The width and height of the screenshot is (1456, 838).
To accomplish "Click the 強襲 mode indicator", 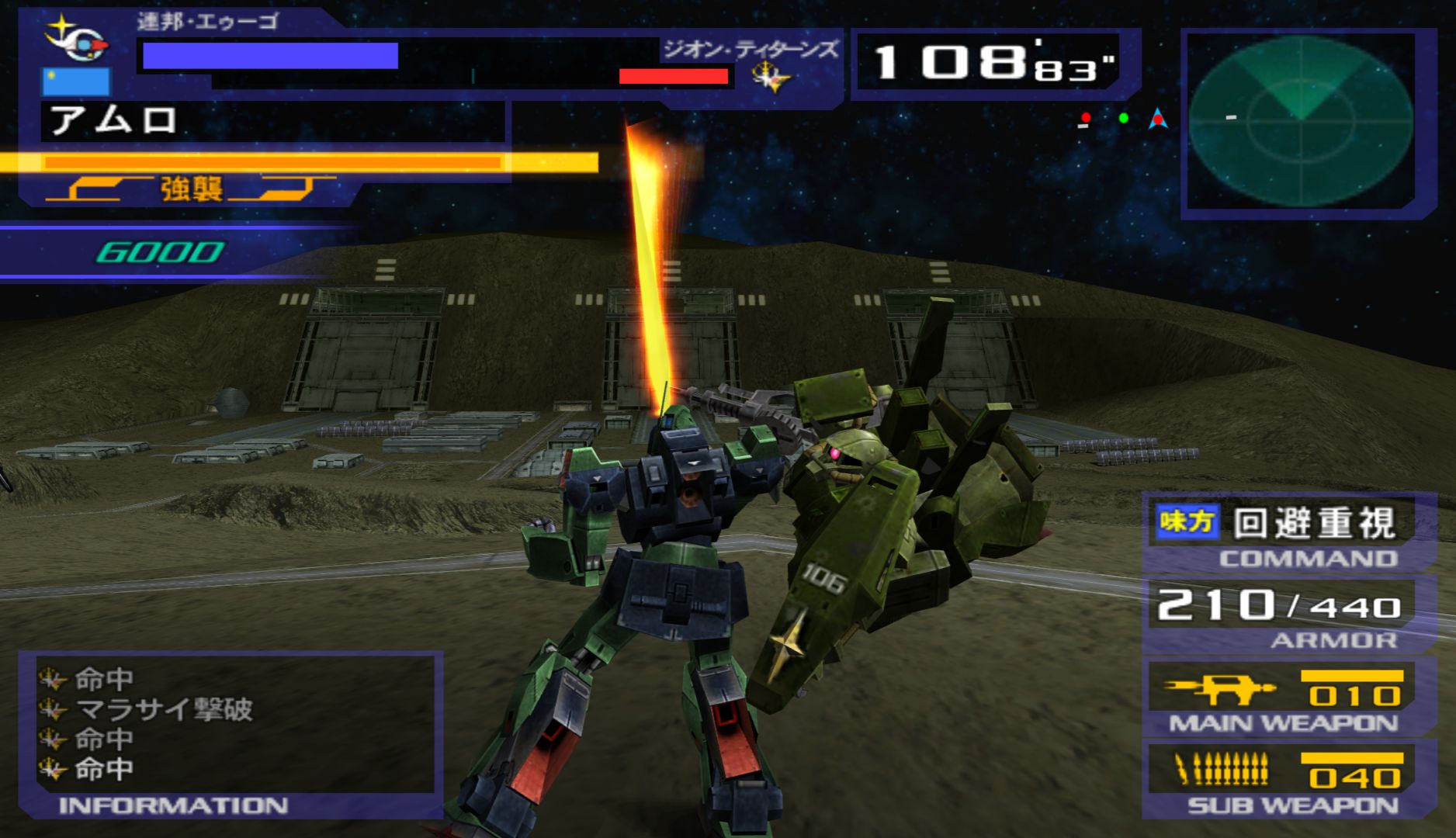I will tap(191, 189).
